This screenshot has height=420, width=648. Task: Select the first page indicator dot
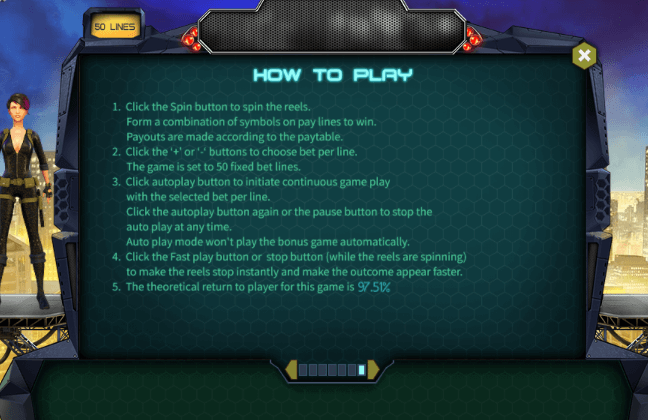(x=303, y=370)
